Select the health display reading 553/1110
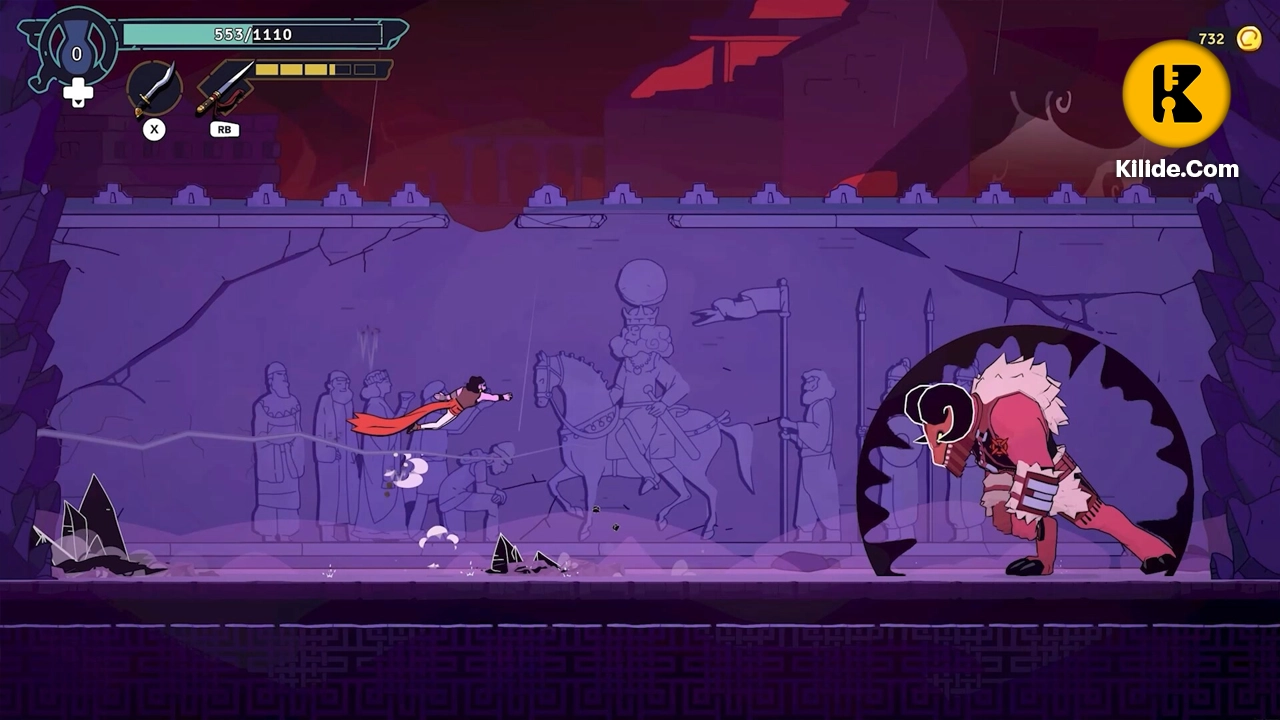This screenshot has height=720, width=1280. point(255,33)
